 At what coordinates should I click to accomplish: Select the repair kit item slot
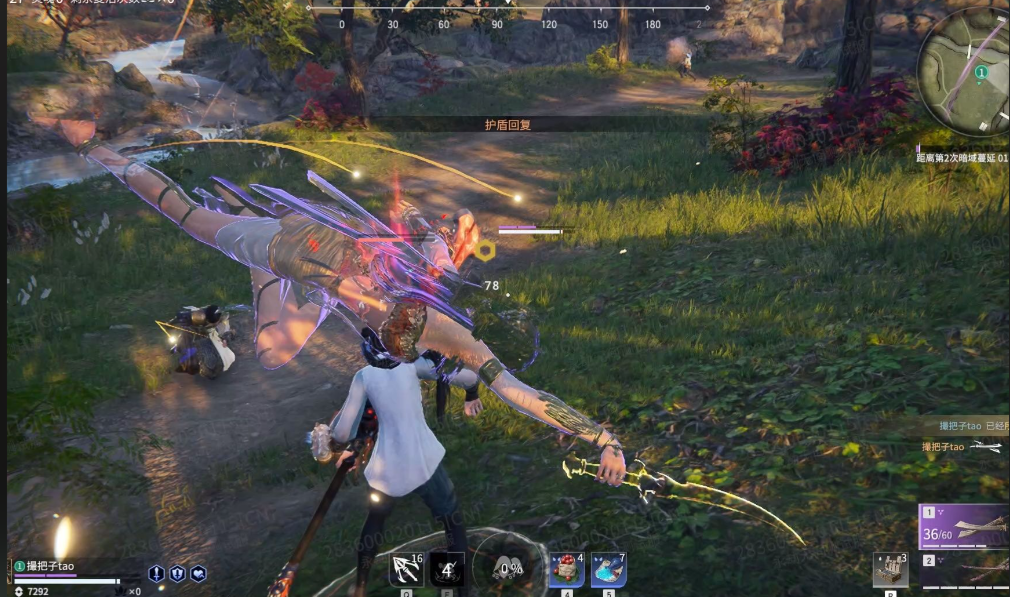tap(889, 569)
